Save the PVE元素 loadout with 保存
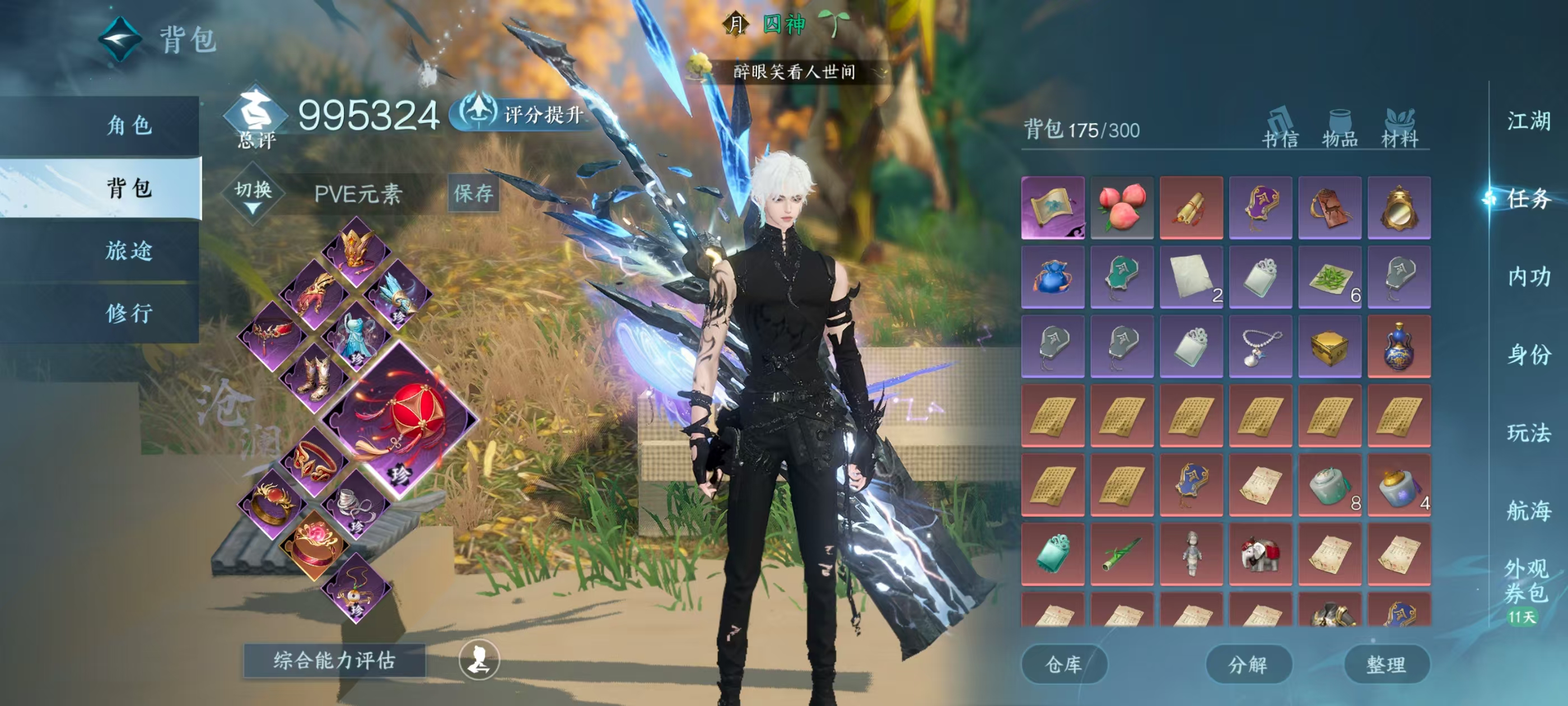 473,194
